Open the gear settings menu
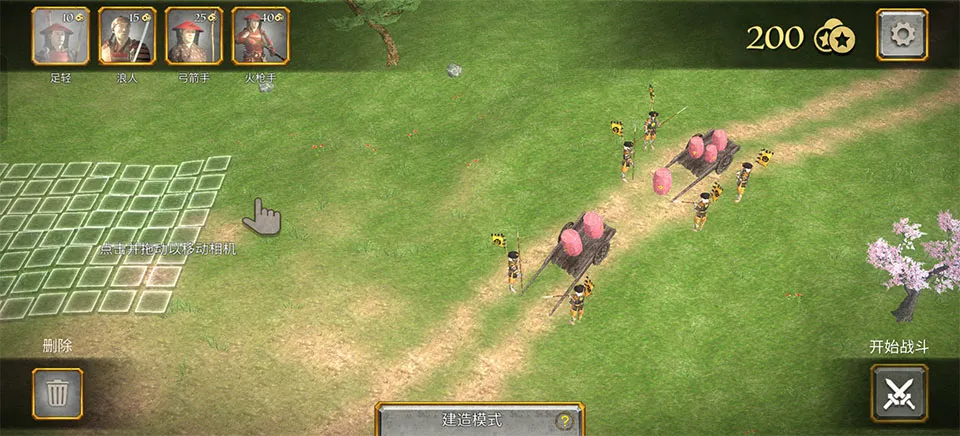960x436 pixels. pos(901,36)
